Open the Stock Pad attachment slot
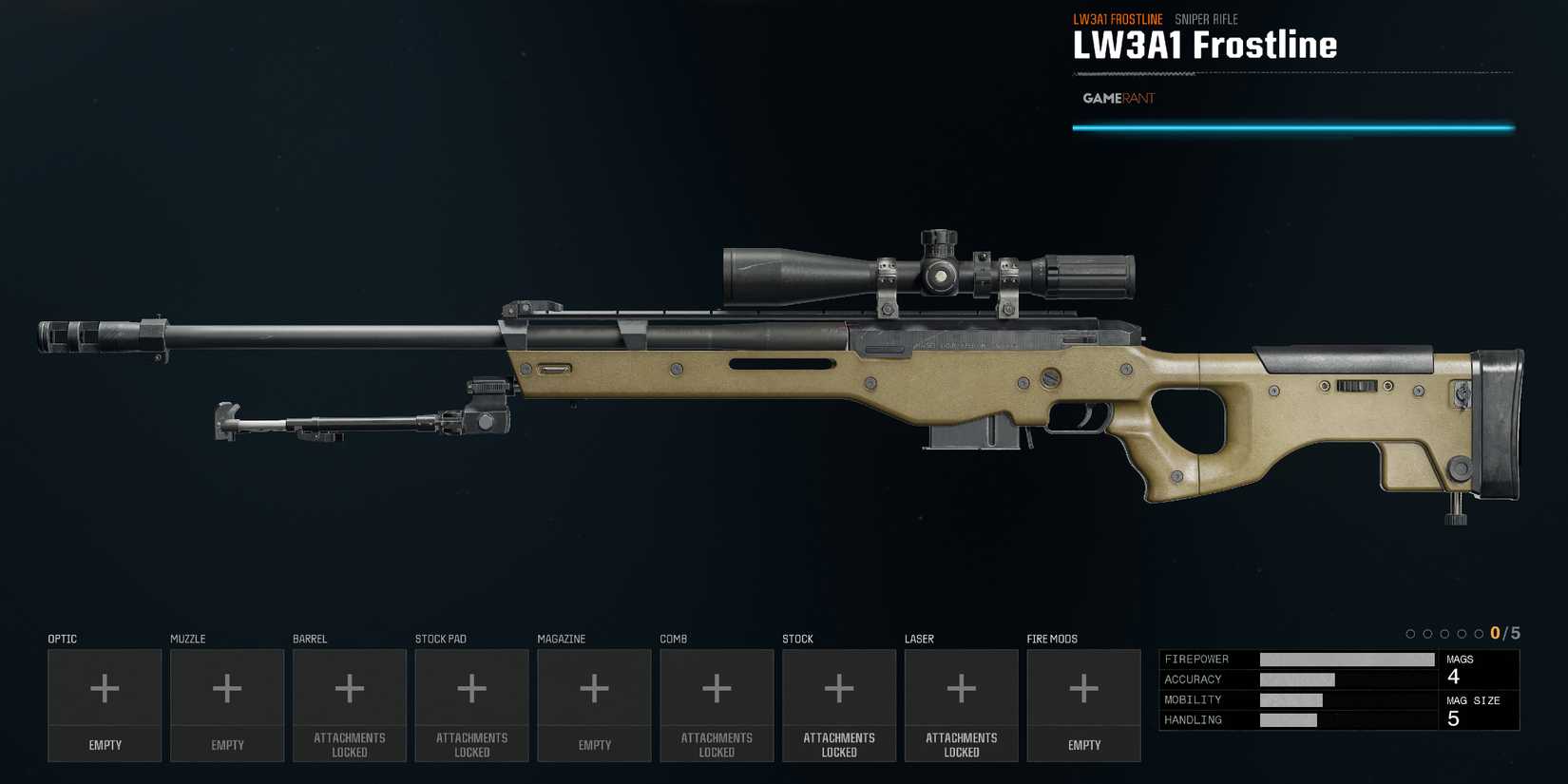Screen dimensions: 1568x784 [x=471, y=703]
